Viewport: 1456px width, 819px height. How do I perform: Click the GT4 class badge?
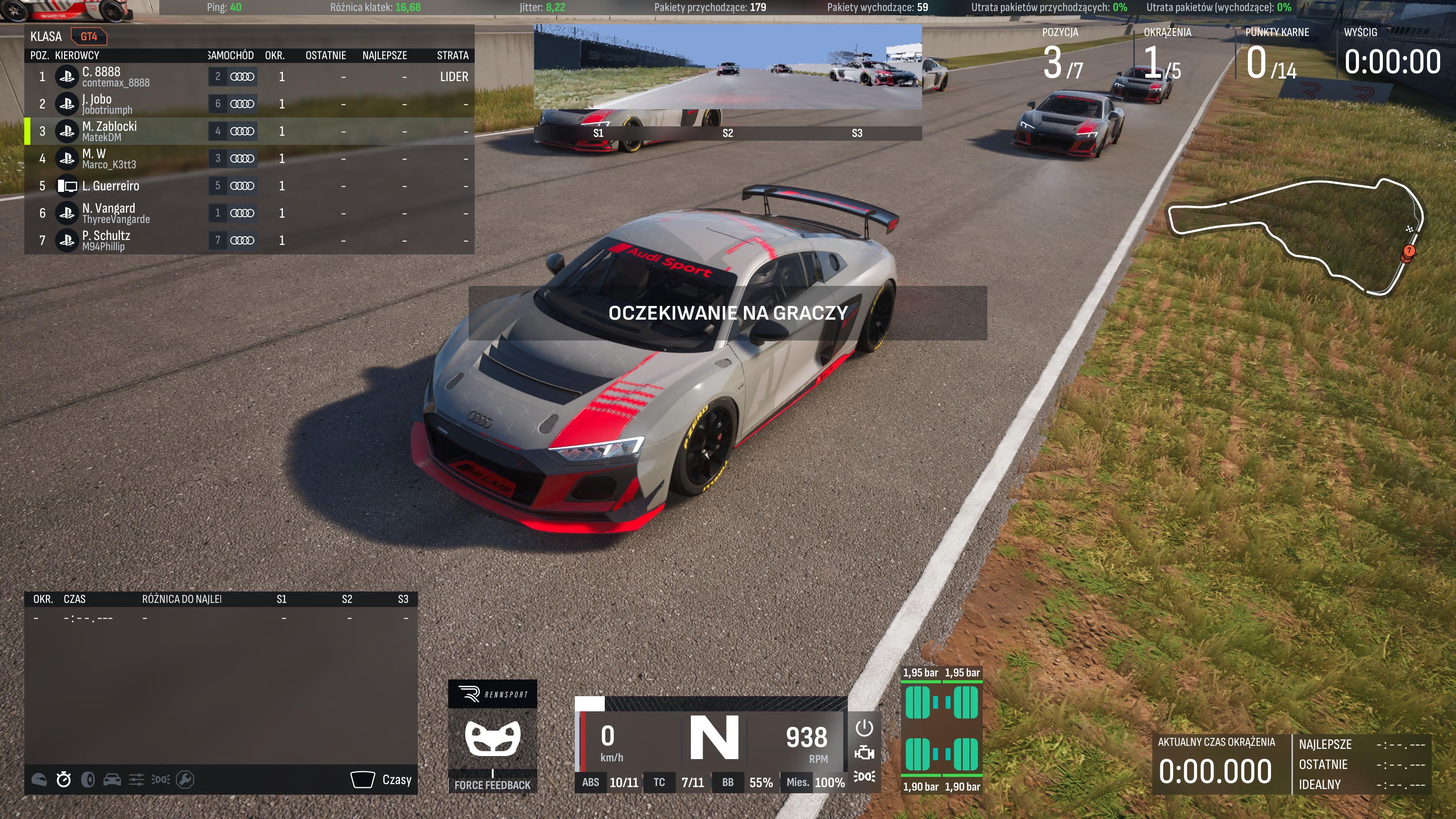[x=89, y=37]
